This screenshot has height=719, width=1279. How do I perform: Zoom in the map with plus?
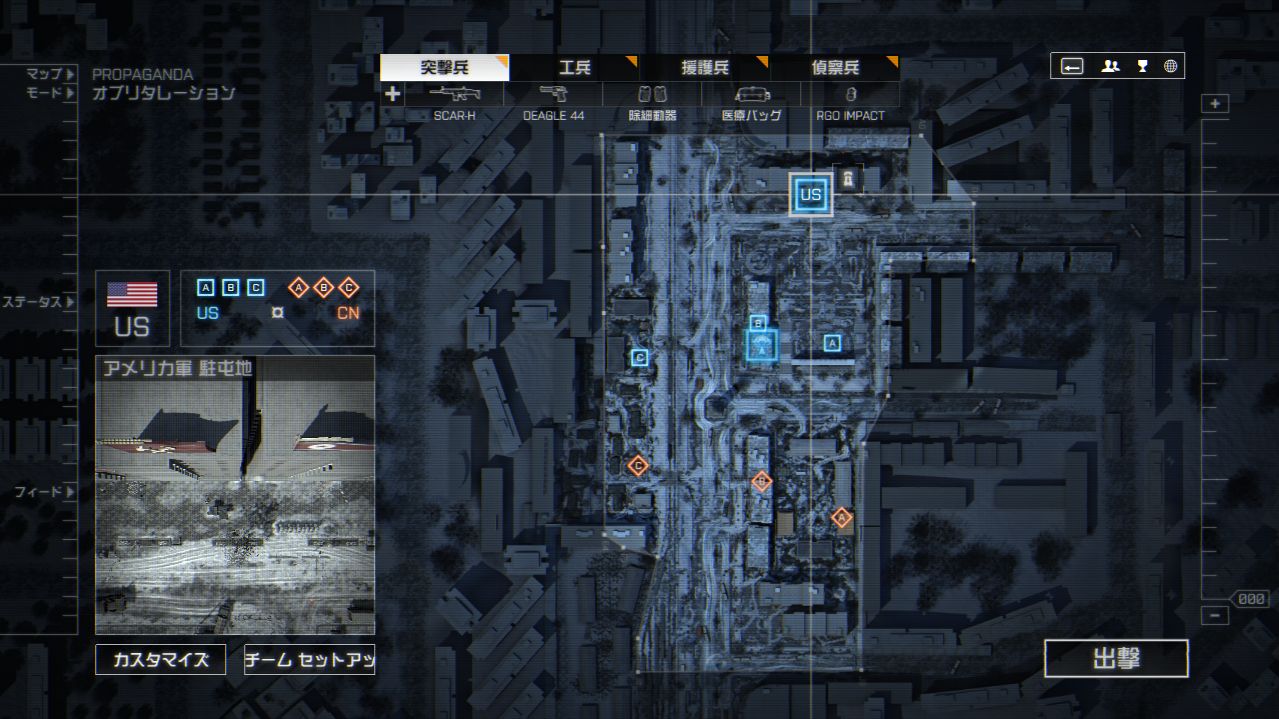tap(1215, 104)
